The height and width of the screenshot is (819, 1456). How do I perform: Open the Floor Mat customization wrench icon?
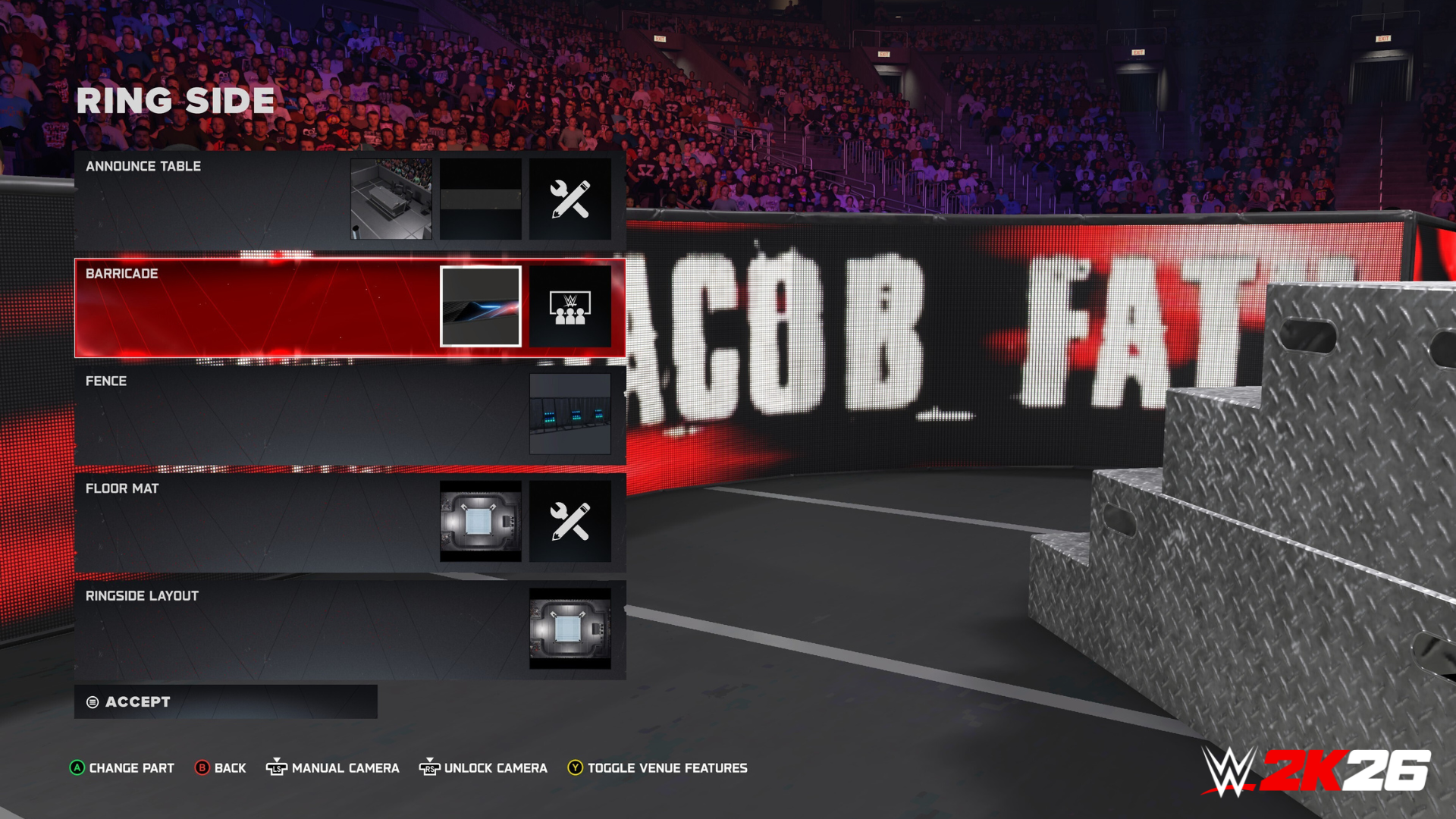point(571,521)
